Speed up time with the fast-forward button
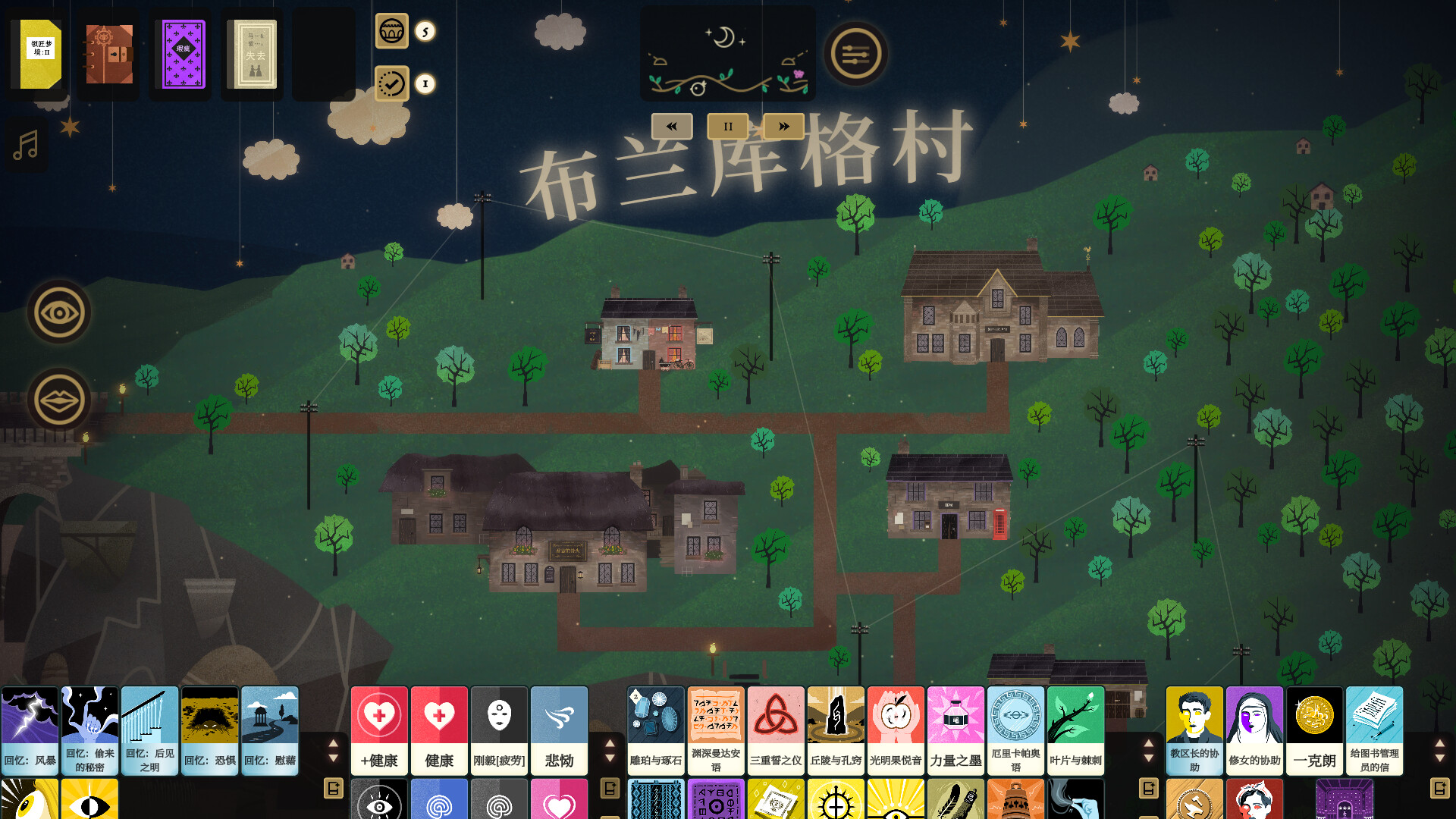Viewport: 1456px width, 819px height. tap(783, 126)
